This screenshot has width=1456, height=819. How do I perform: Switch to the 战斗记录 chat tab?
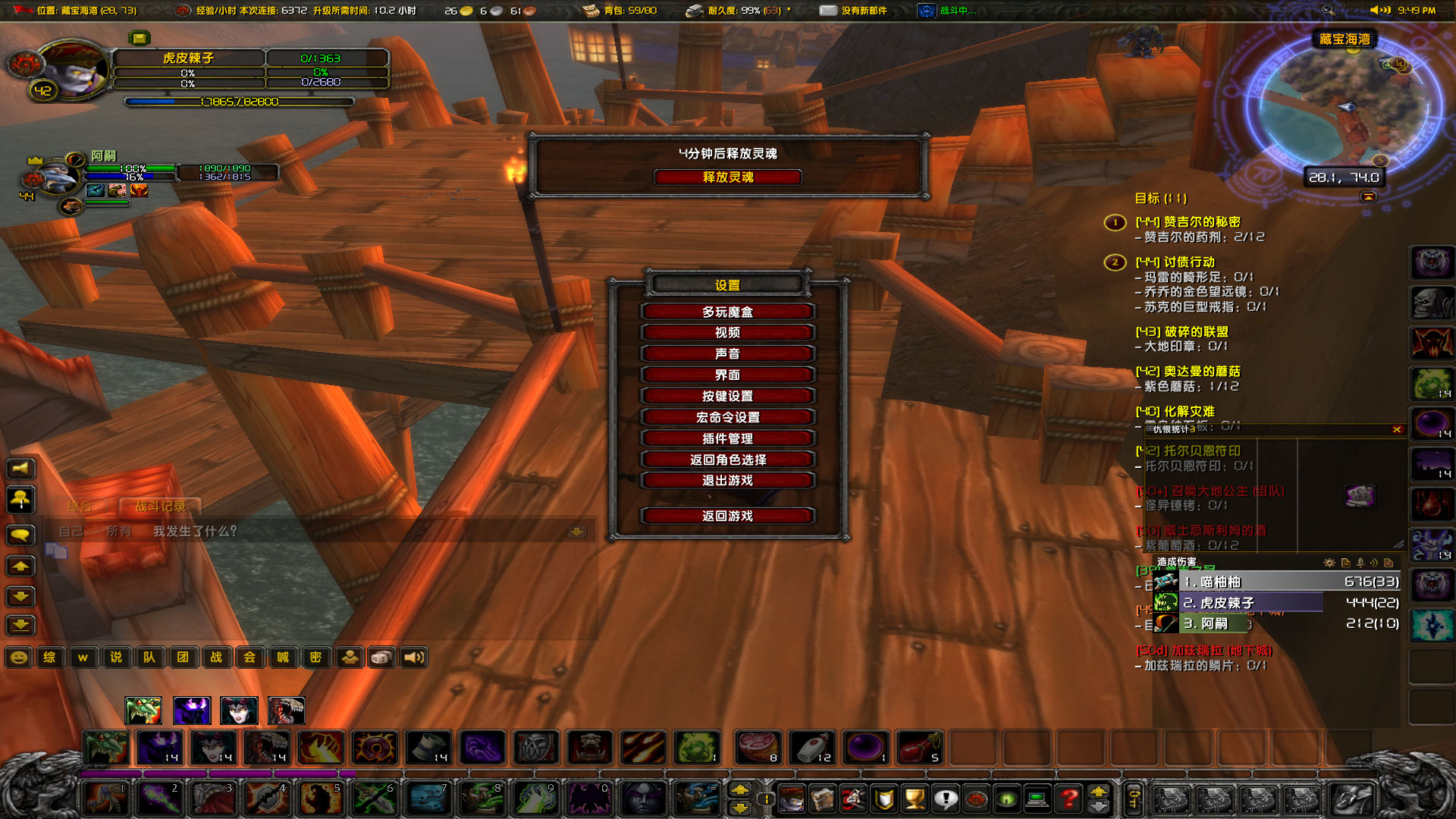[160, 507]
